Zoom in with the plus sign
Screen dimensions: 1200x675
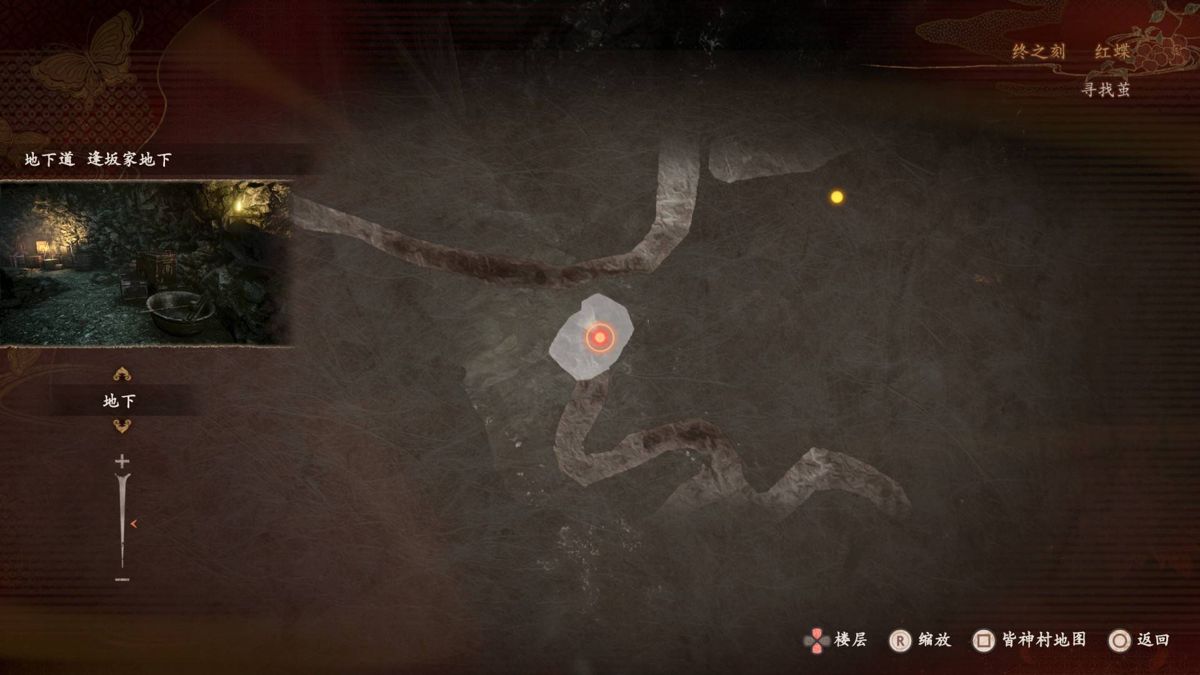pos(122,461)
